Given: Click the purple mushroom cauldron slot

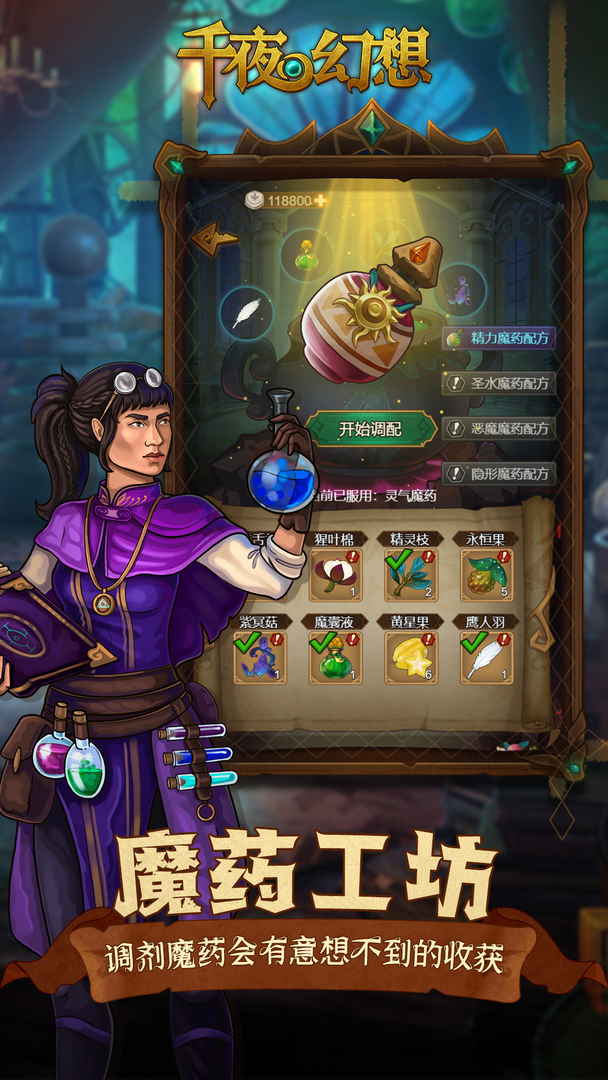Looking at the screenshot, I should tap(461, 290).
